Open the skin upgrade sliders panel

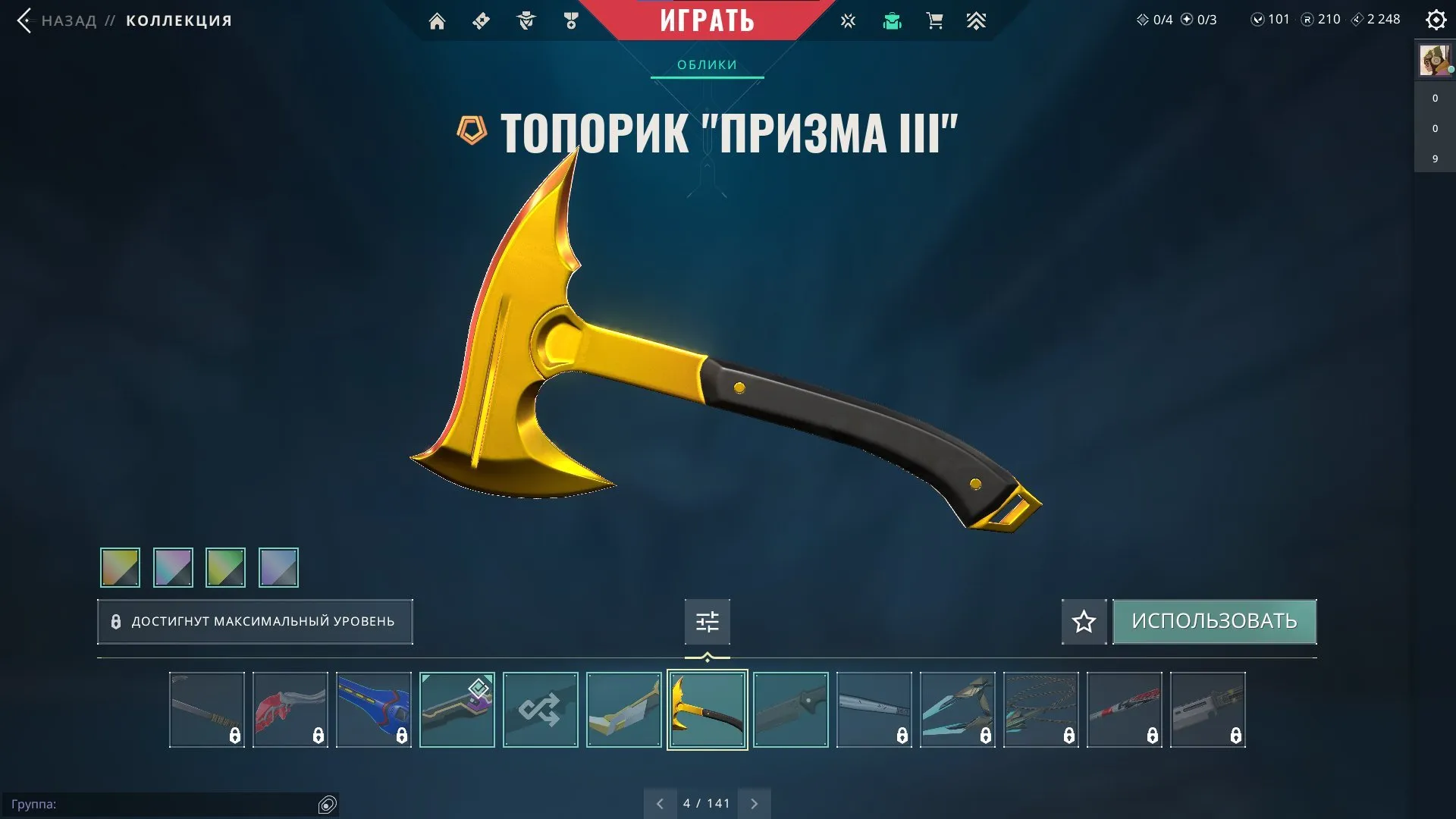tap(707, 621)
